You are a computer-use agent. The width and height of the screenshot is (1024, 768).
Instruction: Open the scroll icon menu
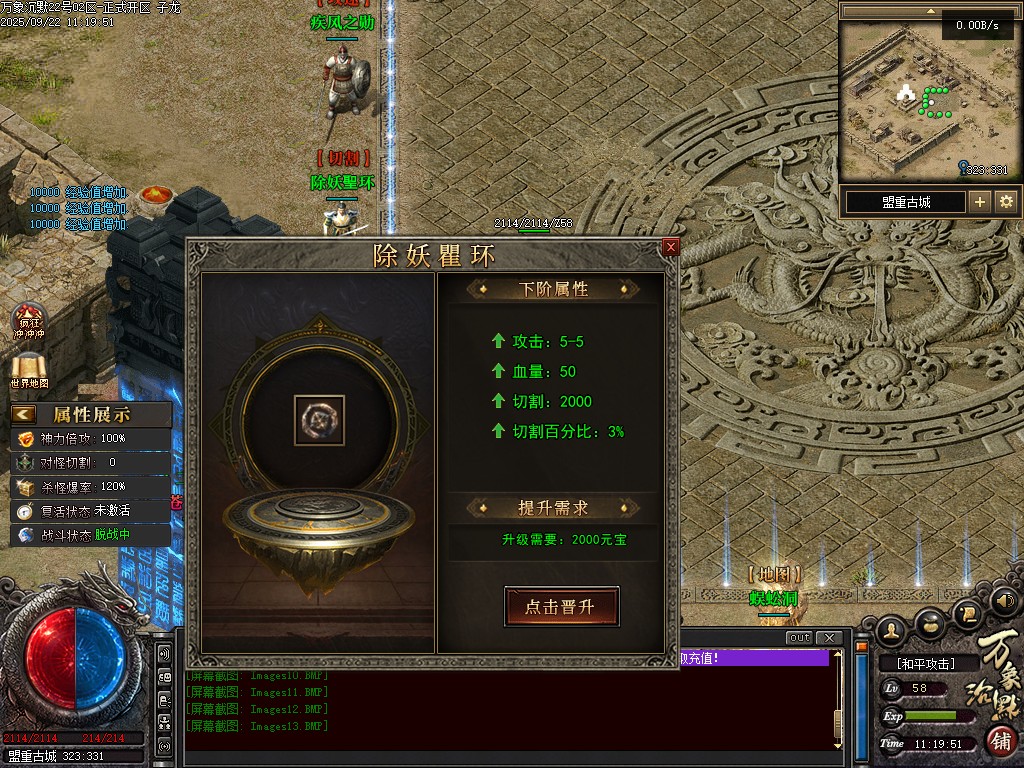[x=967, y=612]
